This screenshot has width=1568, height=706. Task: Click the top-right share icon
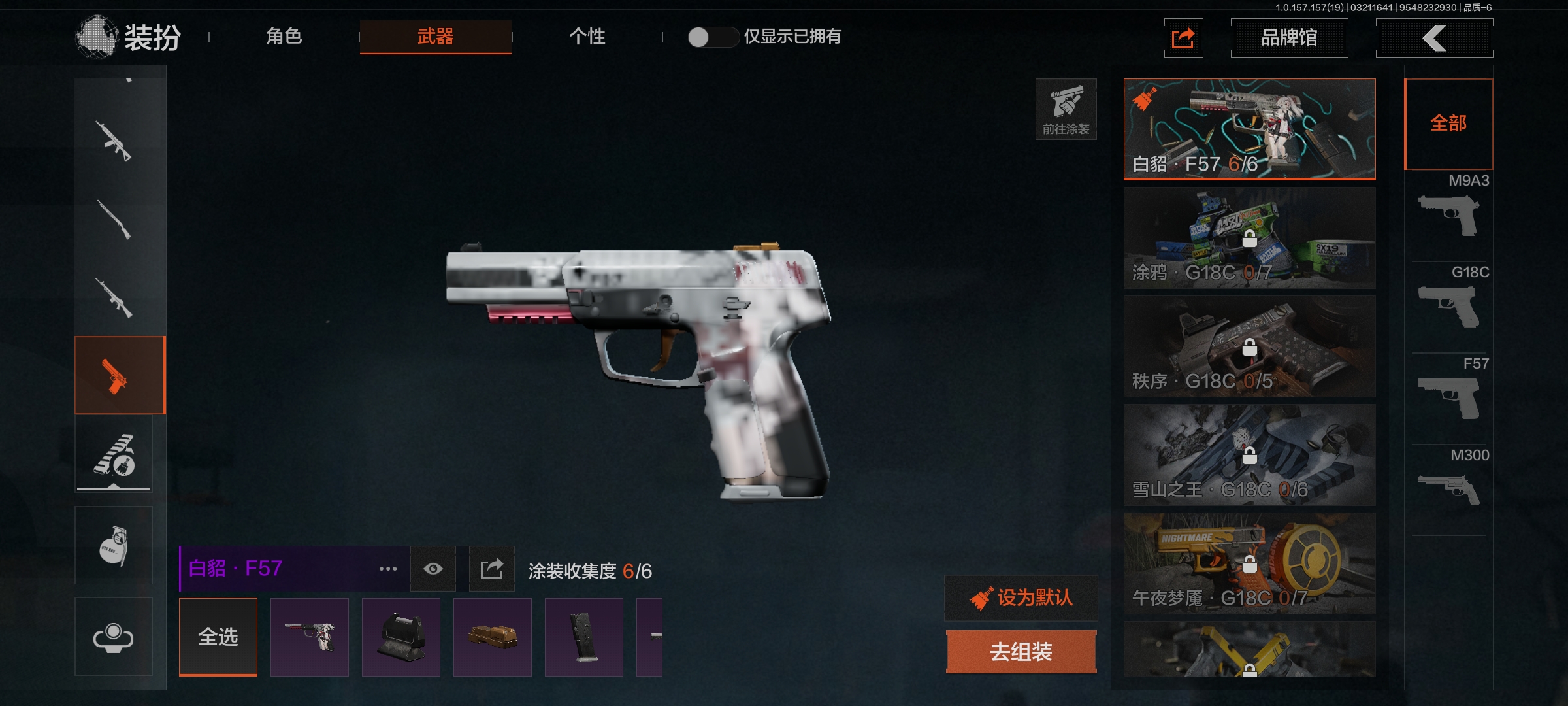click(x=1183, y=38)
